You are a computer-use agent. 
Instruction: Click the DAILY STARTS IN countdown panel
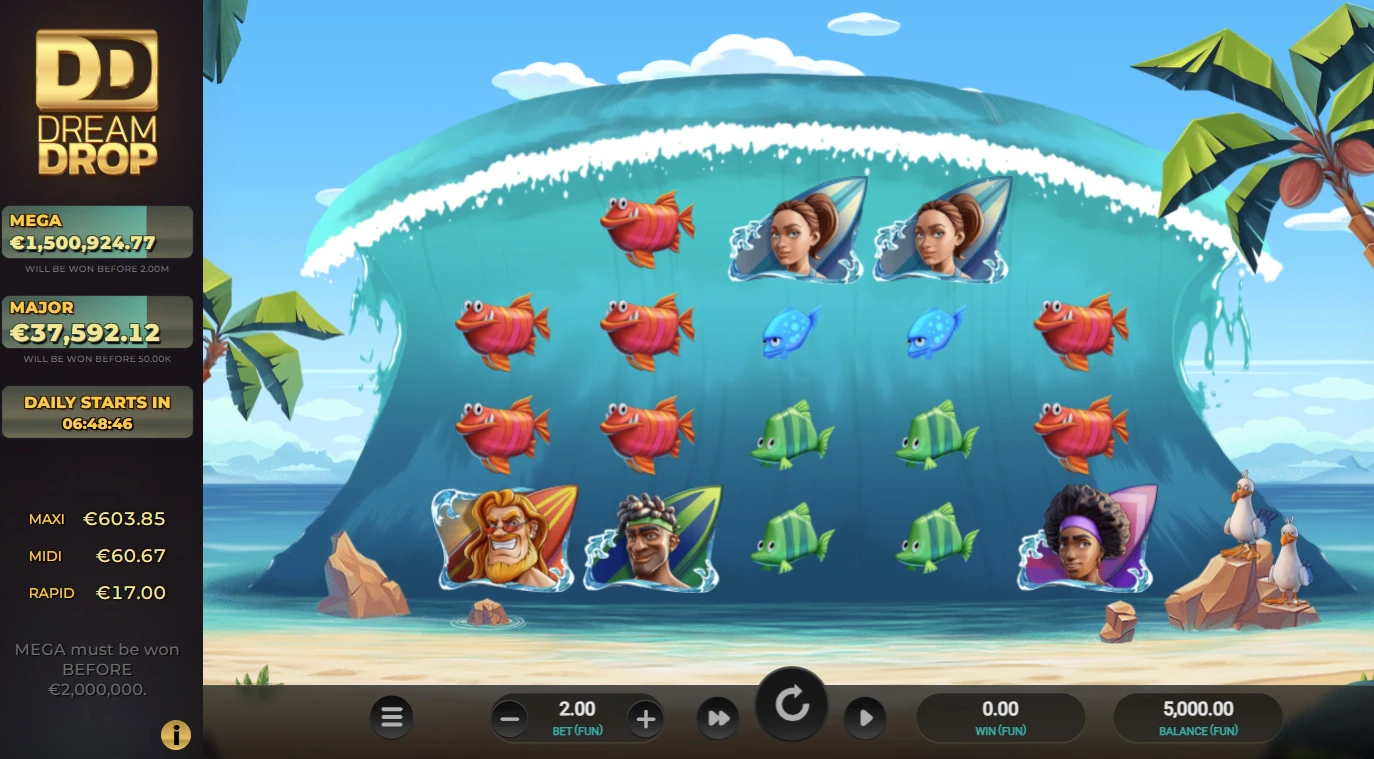click(97, 411)
